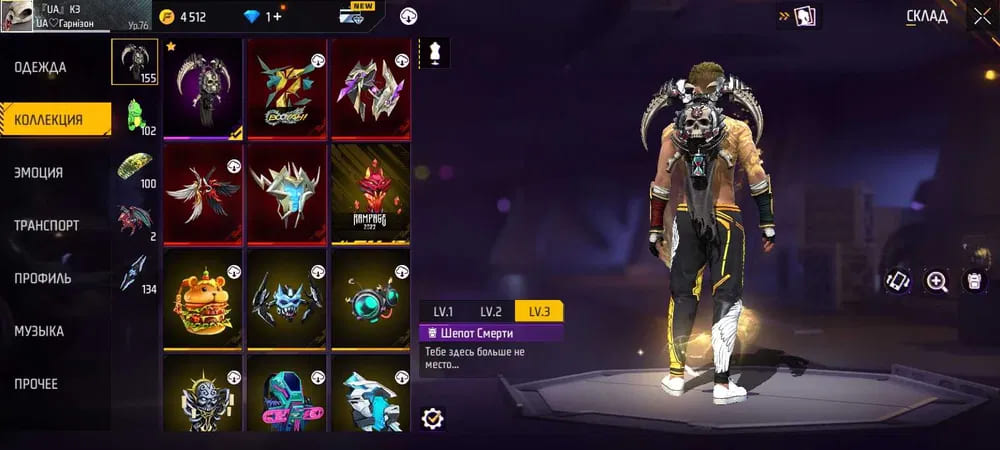The image size is (1000, 450).
Task: Click the gear icon with checkmark
Action: 433,418
